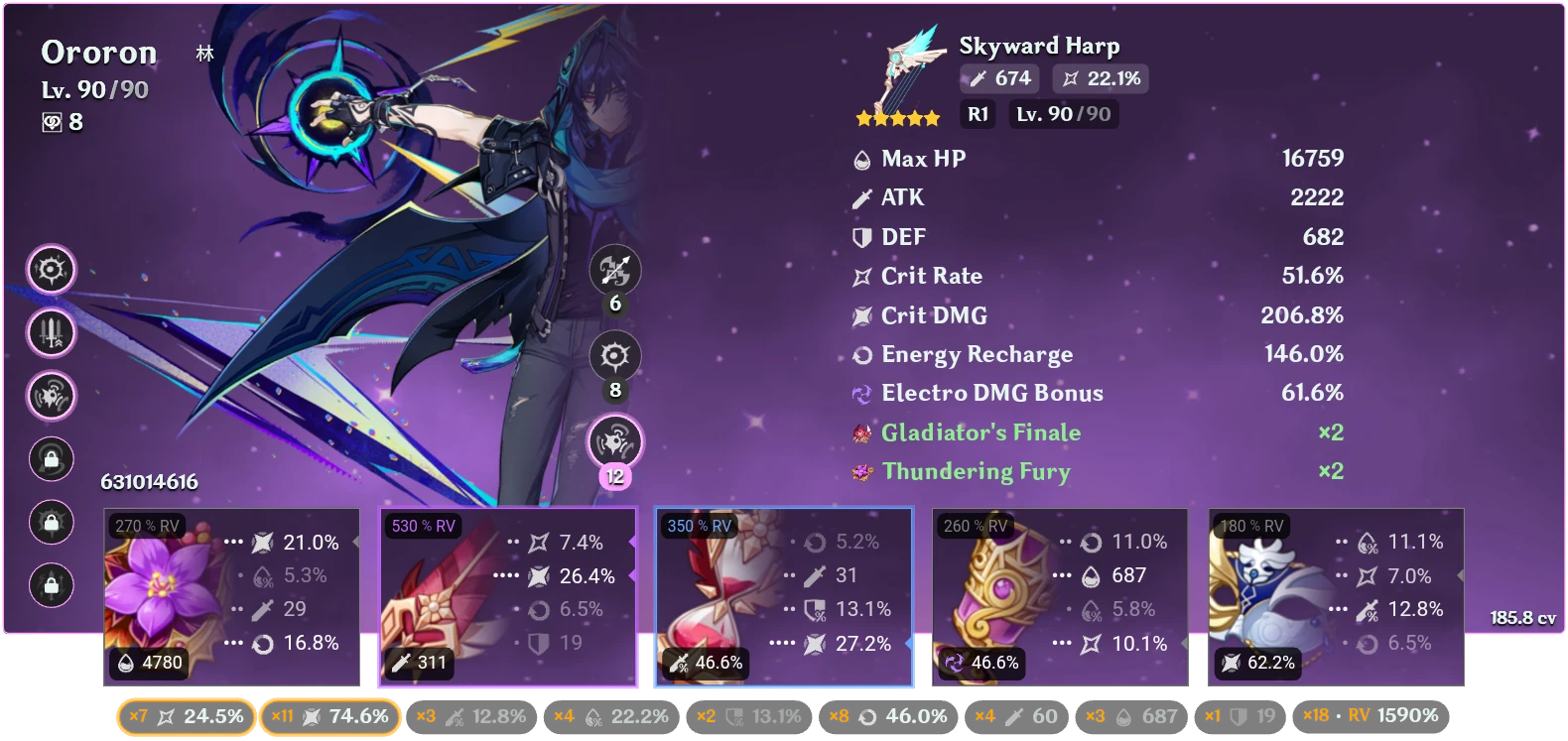This screenshot has width=1568, height=741.
Task: Unlock the bottom constellation lock
Action: point(52,586)
